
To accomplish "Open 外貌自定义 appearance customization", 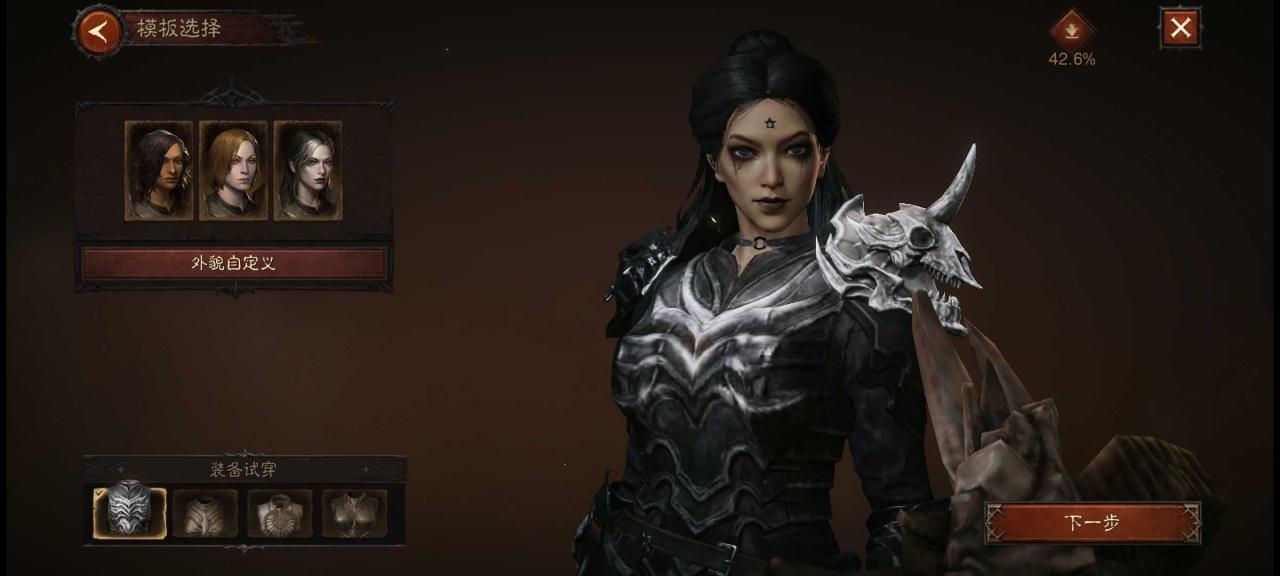I will click(x=233, y=264).
